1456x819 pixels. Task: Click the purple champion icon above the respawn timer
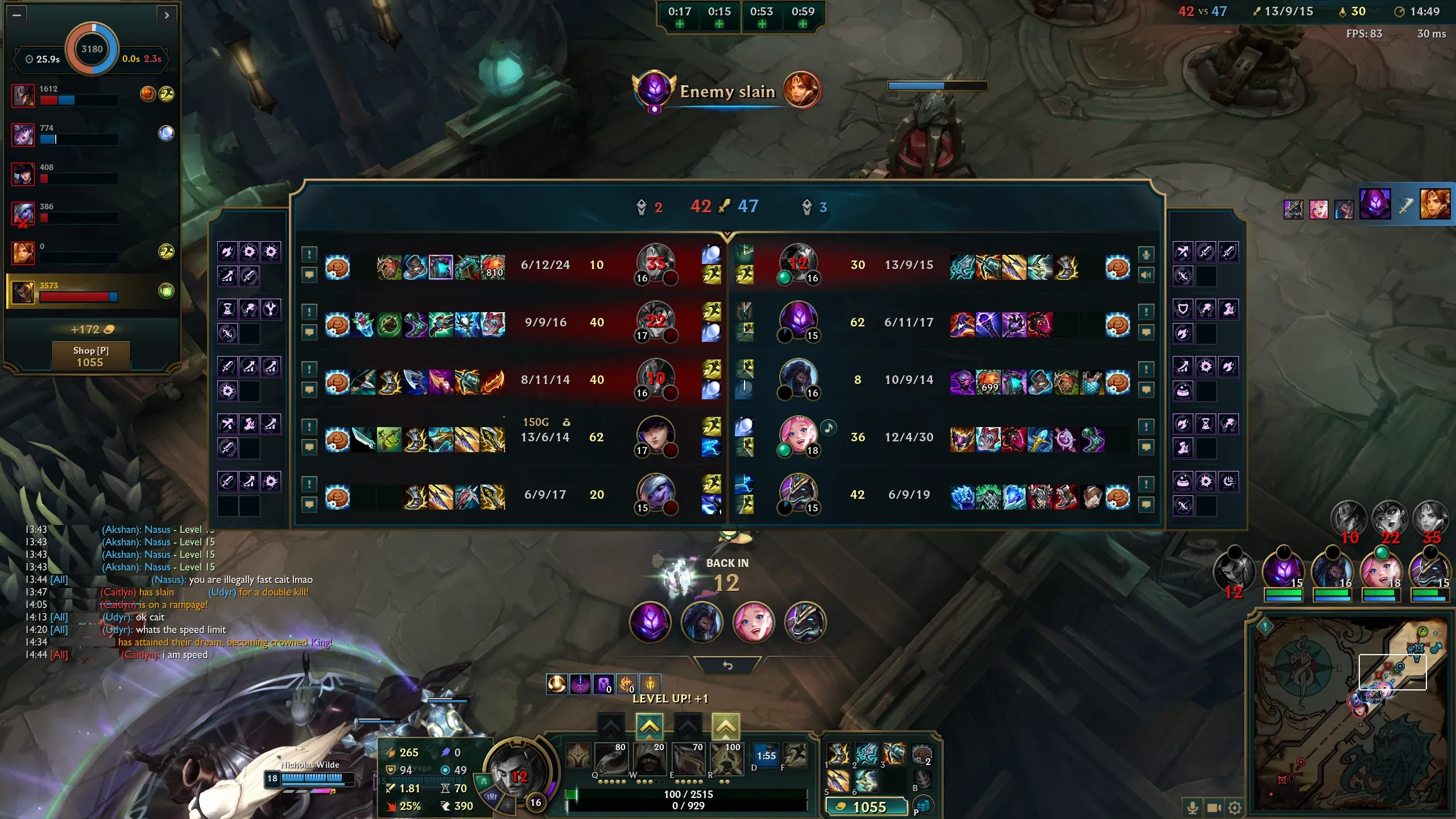tap(651, 622)
